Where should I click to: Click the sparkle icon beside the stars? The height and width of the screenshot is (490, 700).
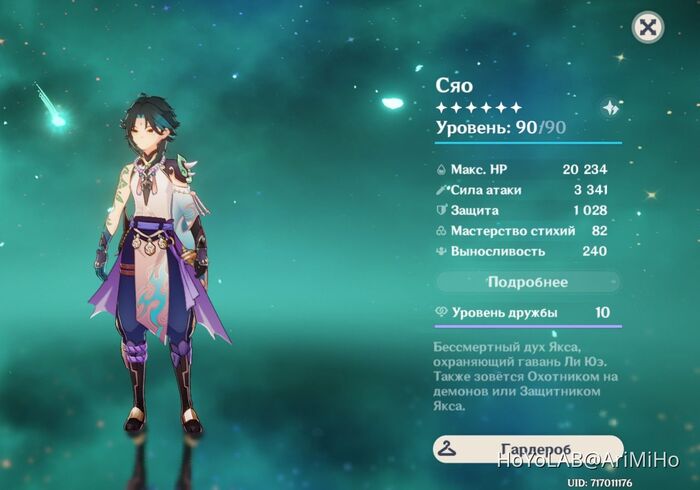coord(609,108)
